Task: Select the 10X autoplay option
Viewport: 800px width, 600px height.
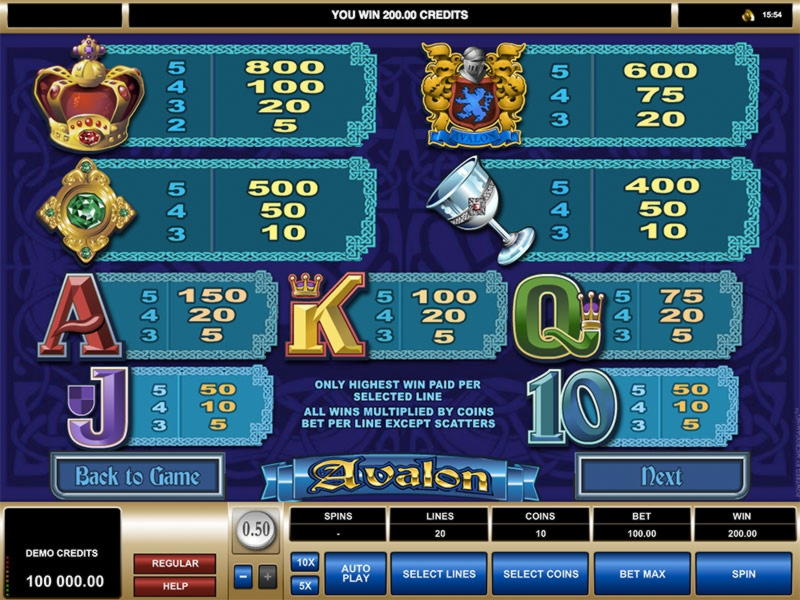Action: (x=304, y=563)
